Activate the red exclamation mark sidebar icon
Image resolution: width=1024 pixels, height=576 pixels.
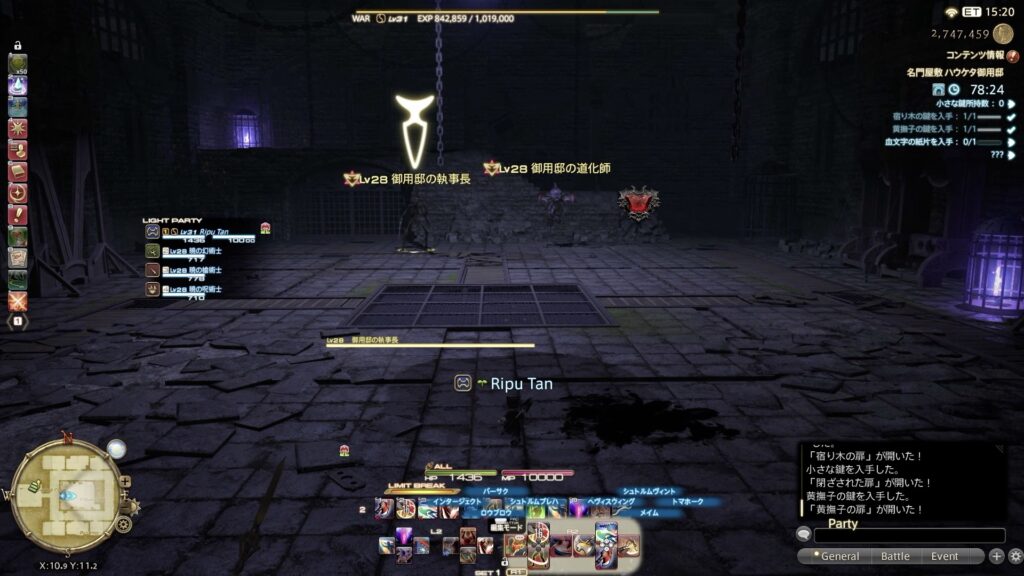click(x=18, y=214)
